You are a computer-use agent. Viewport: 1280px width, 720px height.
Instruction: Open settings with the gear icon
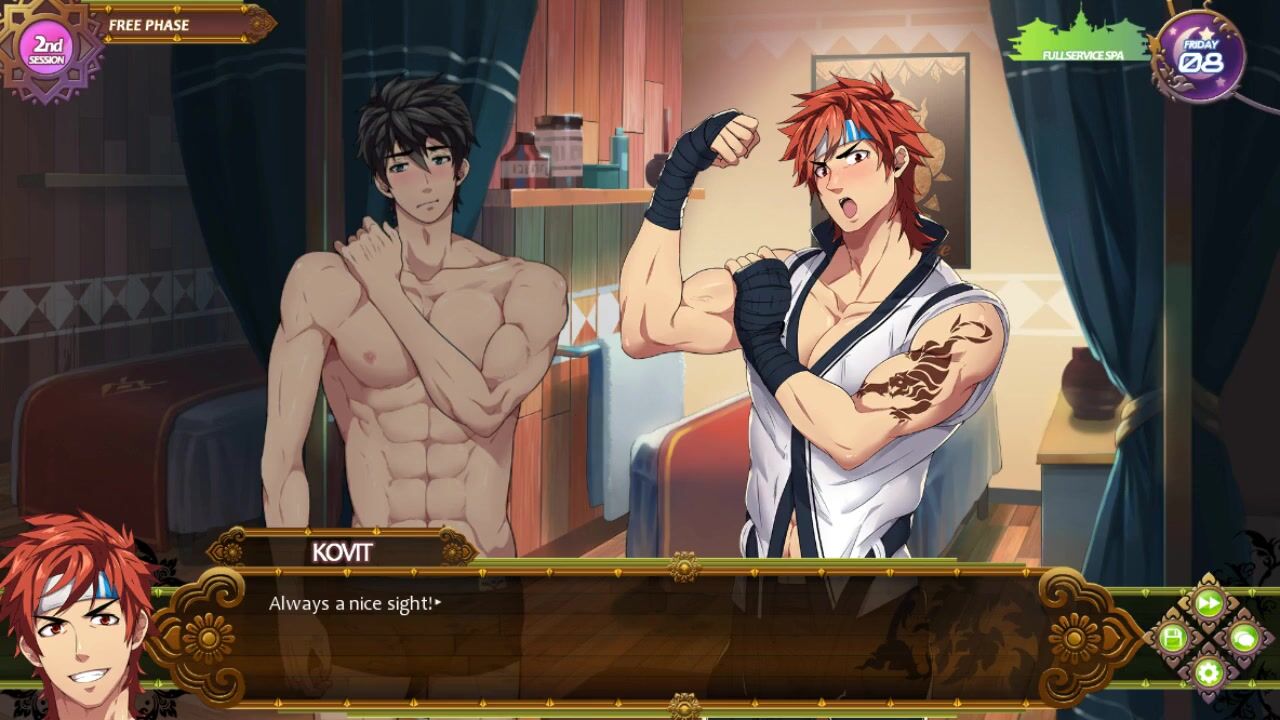[1208, 671]
